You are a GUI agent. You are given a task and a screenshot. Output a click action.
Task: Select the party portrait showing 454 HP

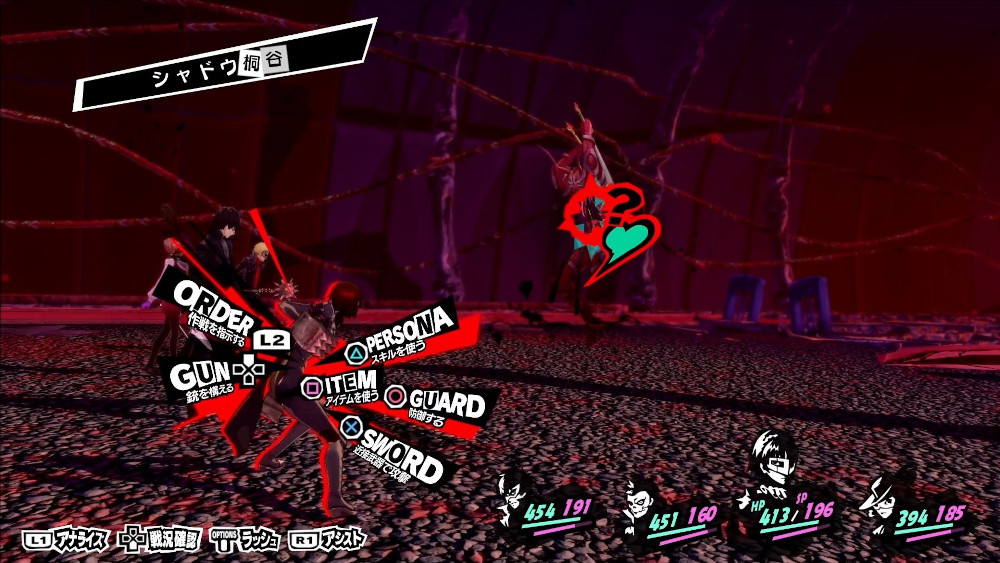515,498
